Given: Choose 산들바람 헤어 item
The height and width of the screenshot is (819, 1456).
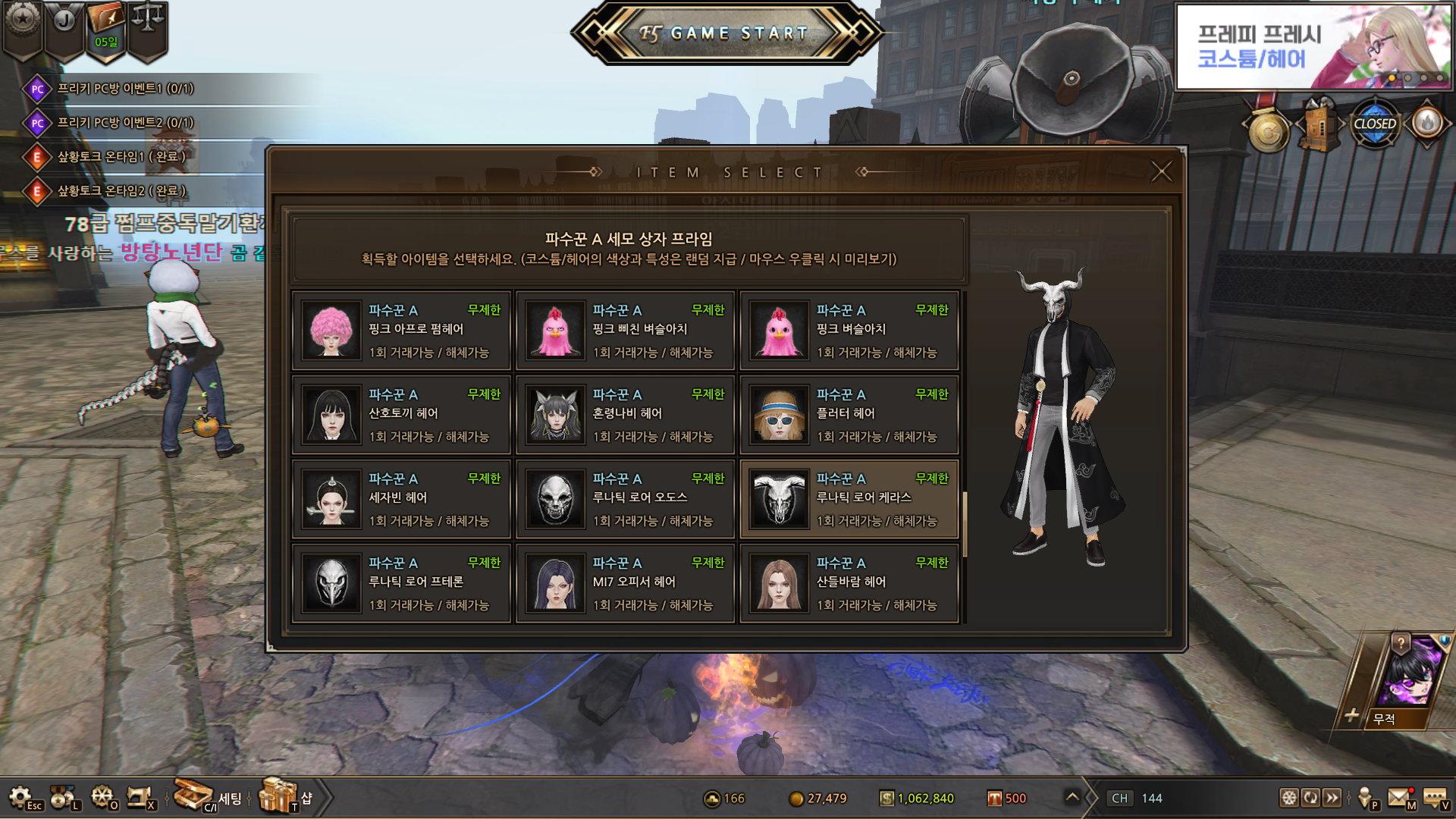Looking at the screenshot, I should click(x=849, y=583).
